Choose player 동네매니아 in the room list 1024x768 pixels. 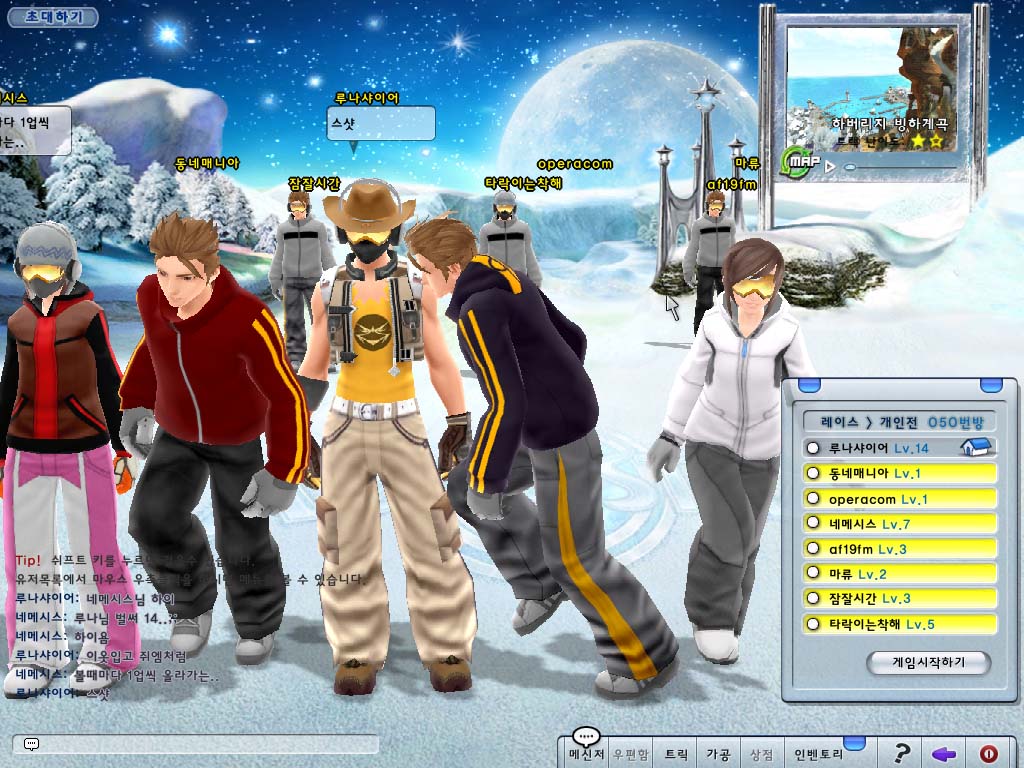(x=899, y=473)
